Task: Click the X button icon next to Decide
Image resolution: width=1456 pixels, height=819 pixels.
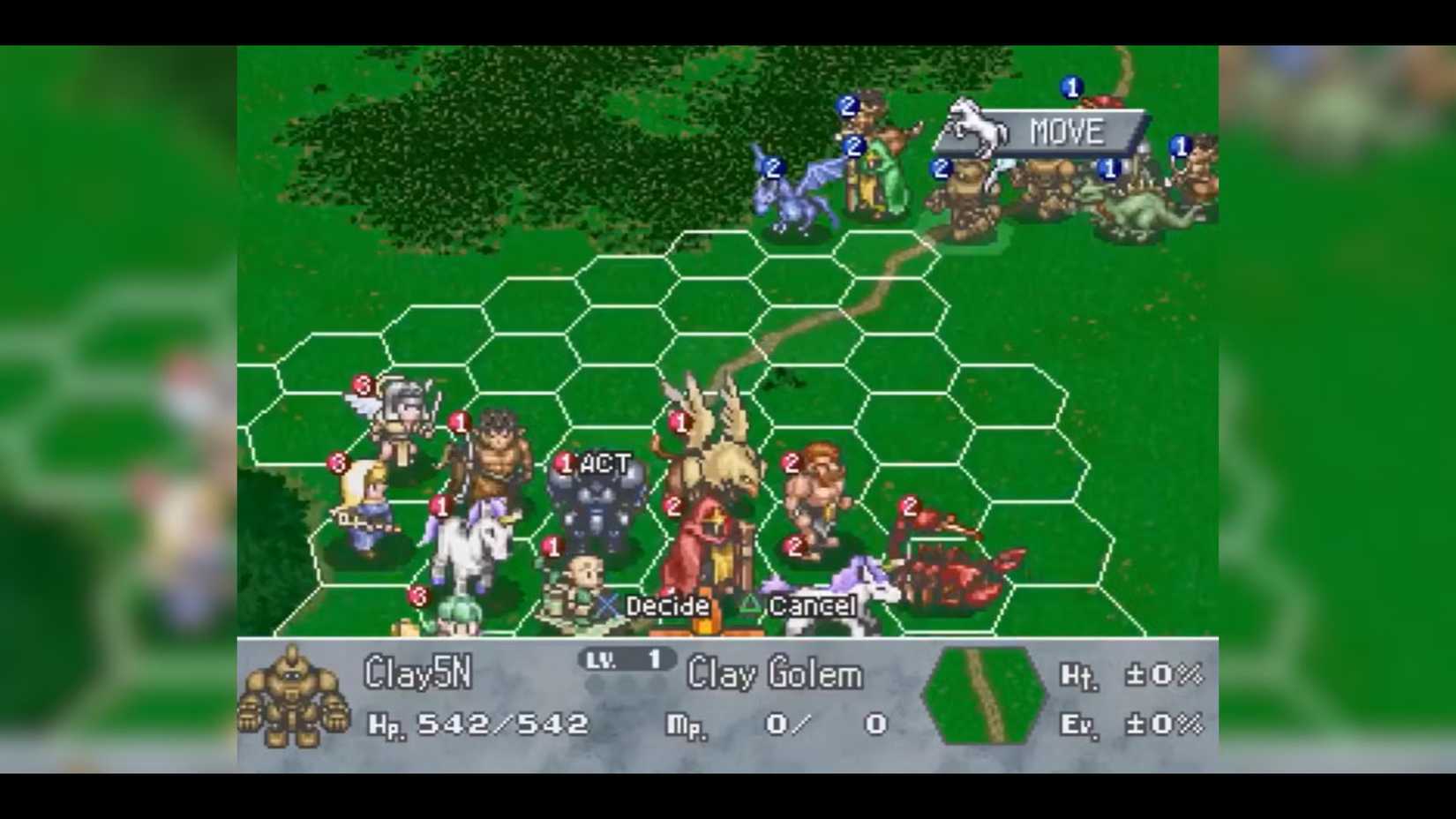Action: [x=606, y=606]
